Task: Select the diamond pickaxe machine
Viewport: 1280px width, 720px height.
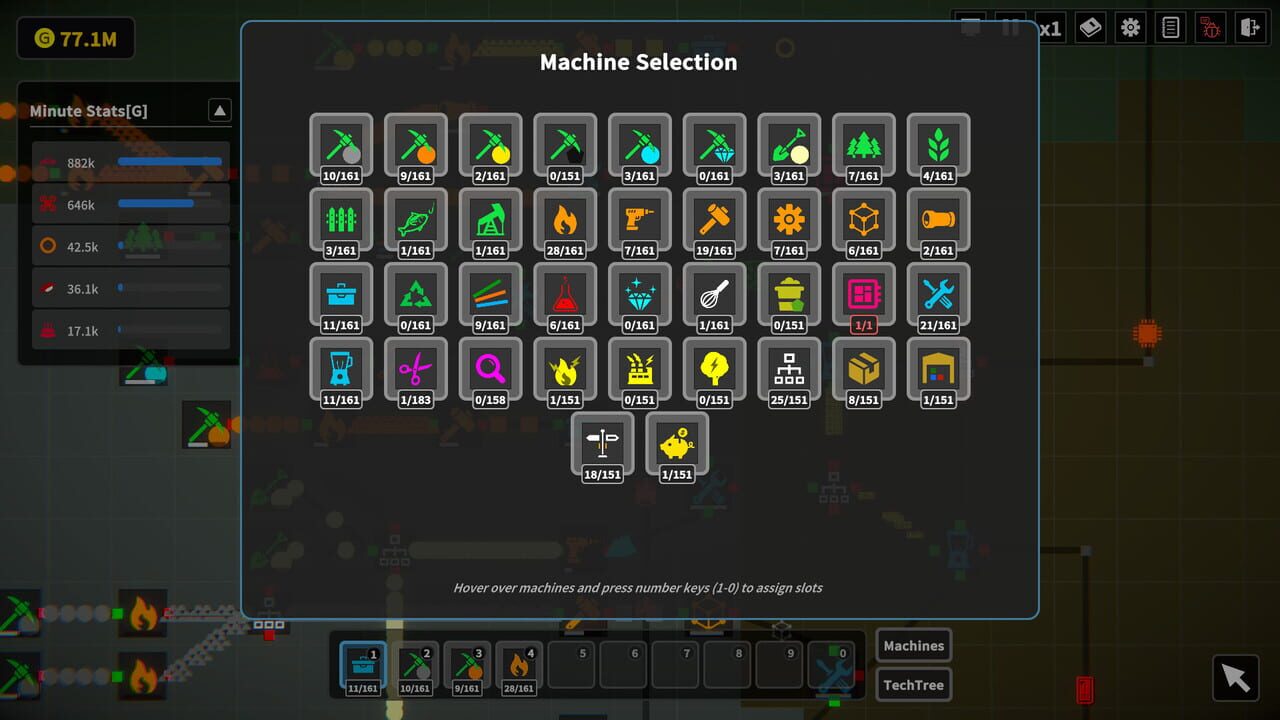Action: tap(713, 145)
